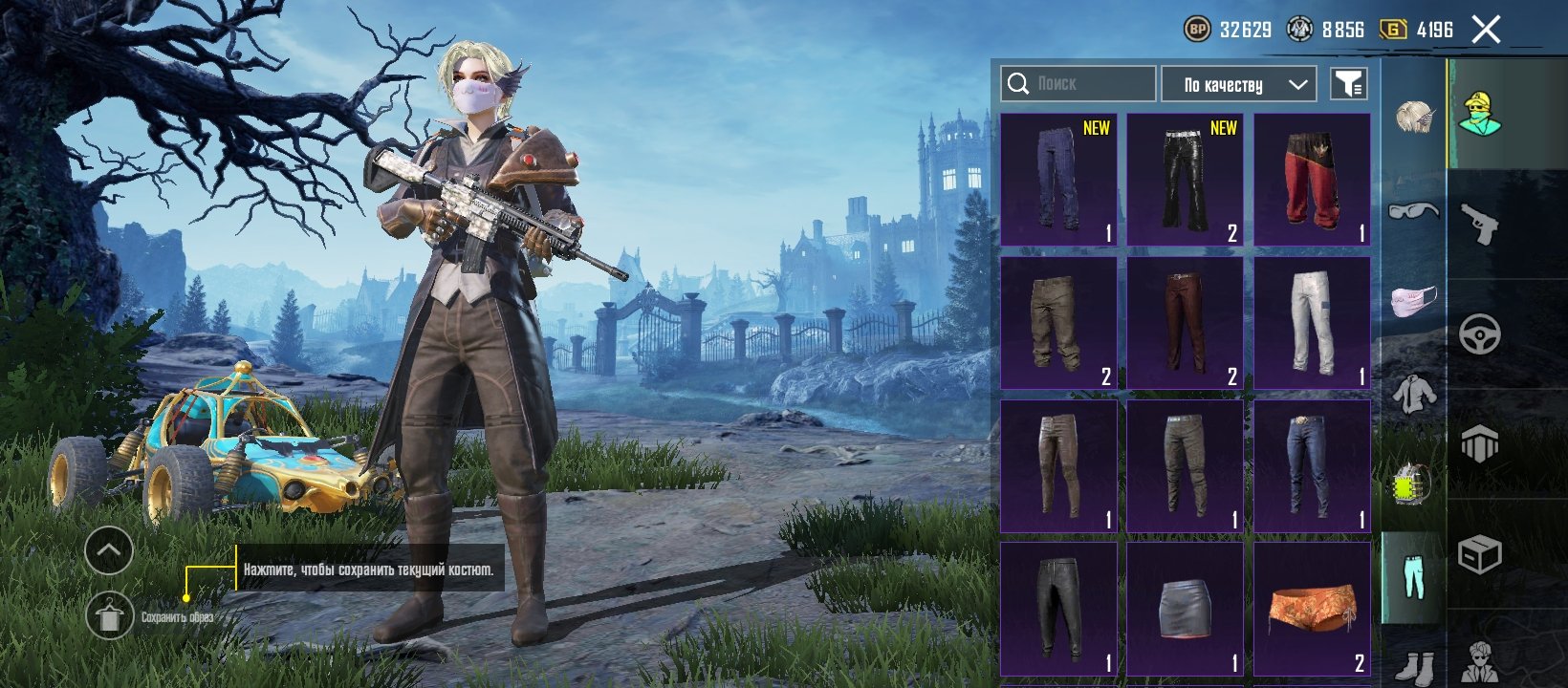The height and width of the screenshot is (688, 1568).
Task: Click Сохранить образ hanger button
Action: click(110, 616)
